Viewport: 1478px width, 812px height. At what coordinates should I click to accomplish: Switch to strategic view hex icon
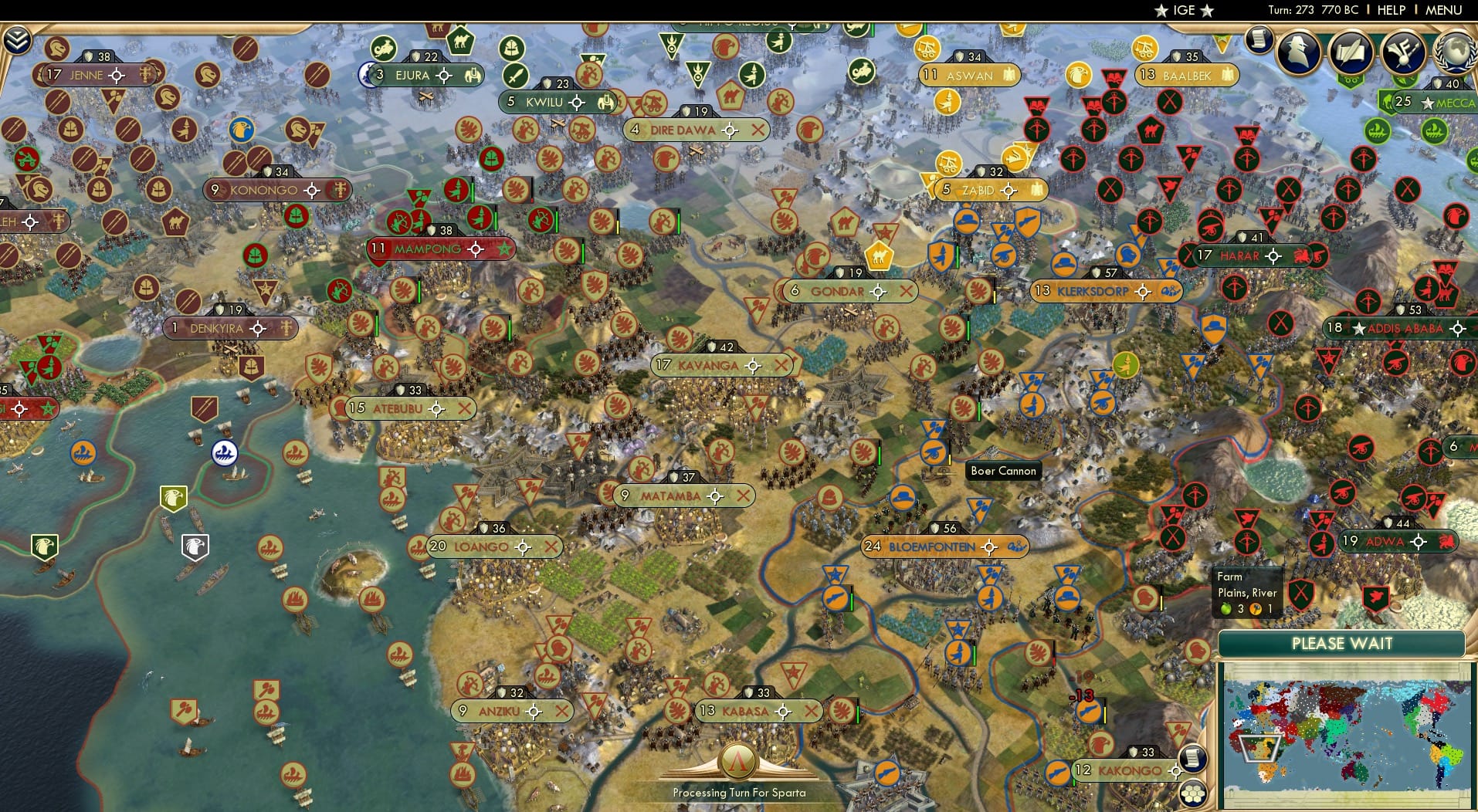click(x=1193, y=793)
